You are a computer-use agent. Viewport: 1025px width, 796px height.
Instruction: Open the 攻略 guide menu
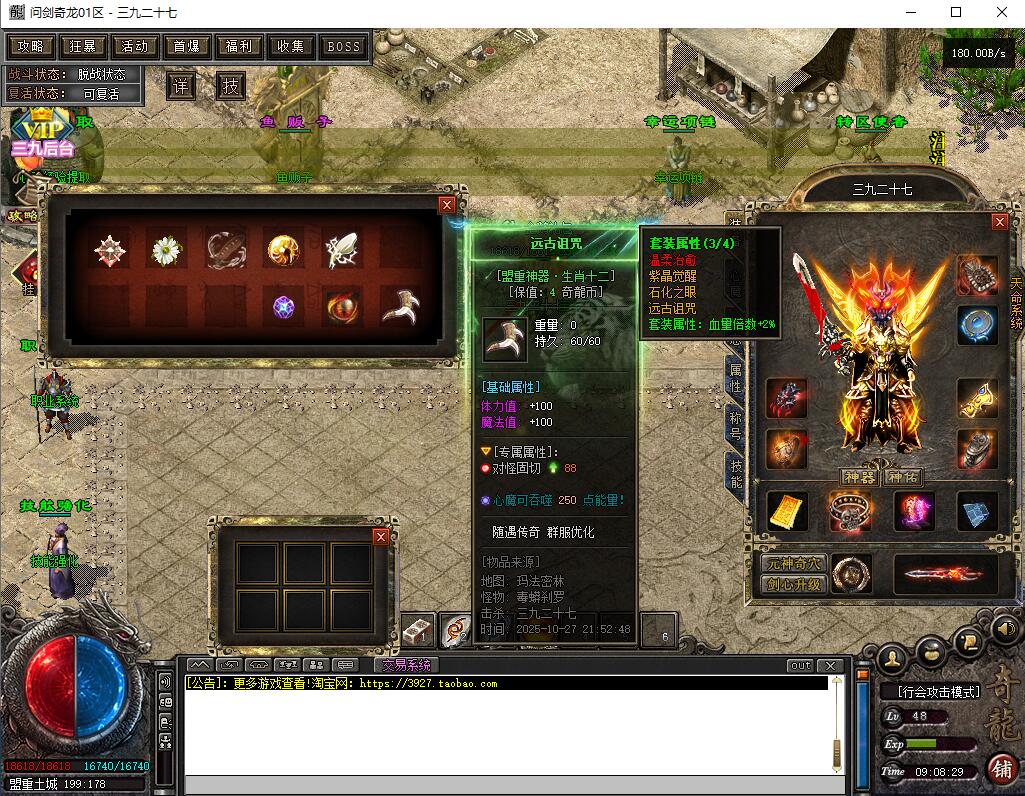(x=31, y=46)
